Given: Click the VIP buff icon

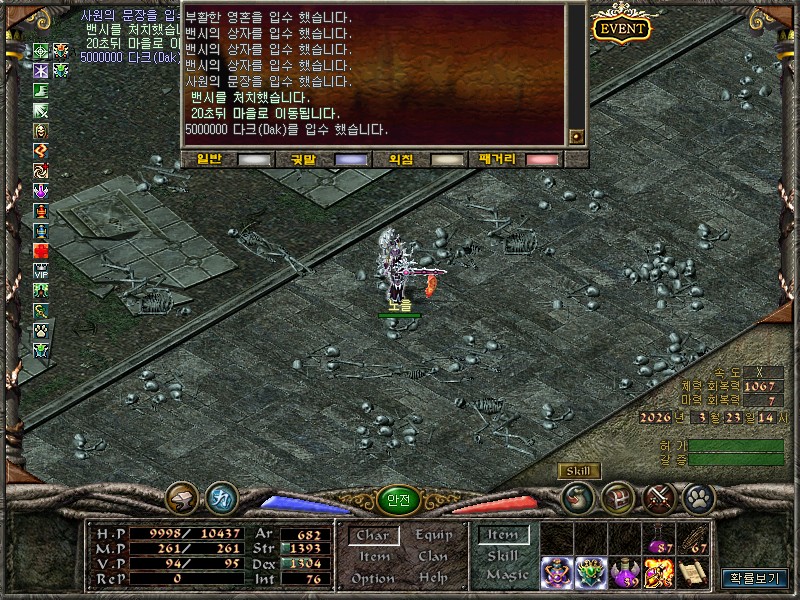Looking at the screenshot, I should 41,270.
